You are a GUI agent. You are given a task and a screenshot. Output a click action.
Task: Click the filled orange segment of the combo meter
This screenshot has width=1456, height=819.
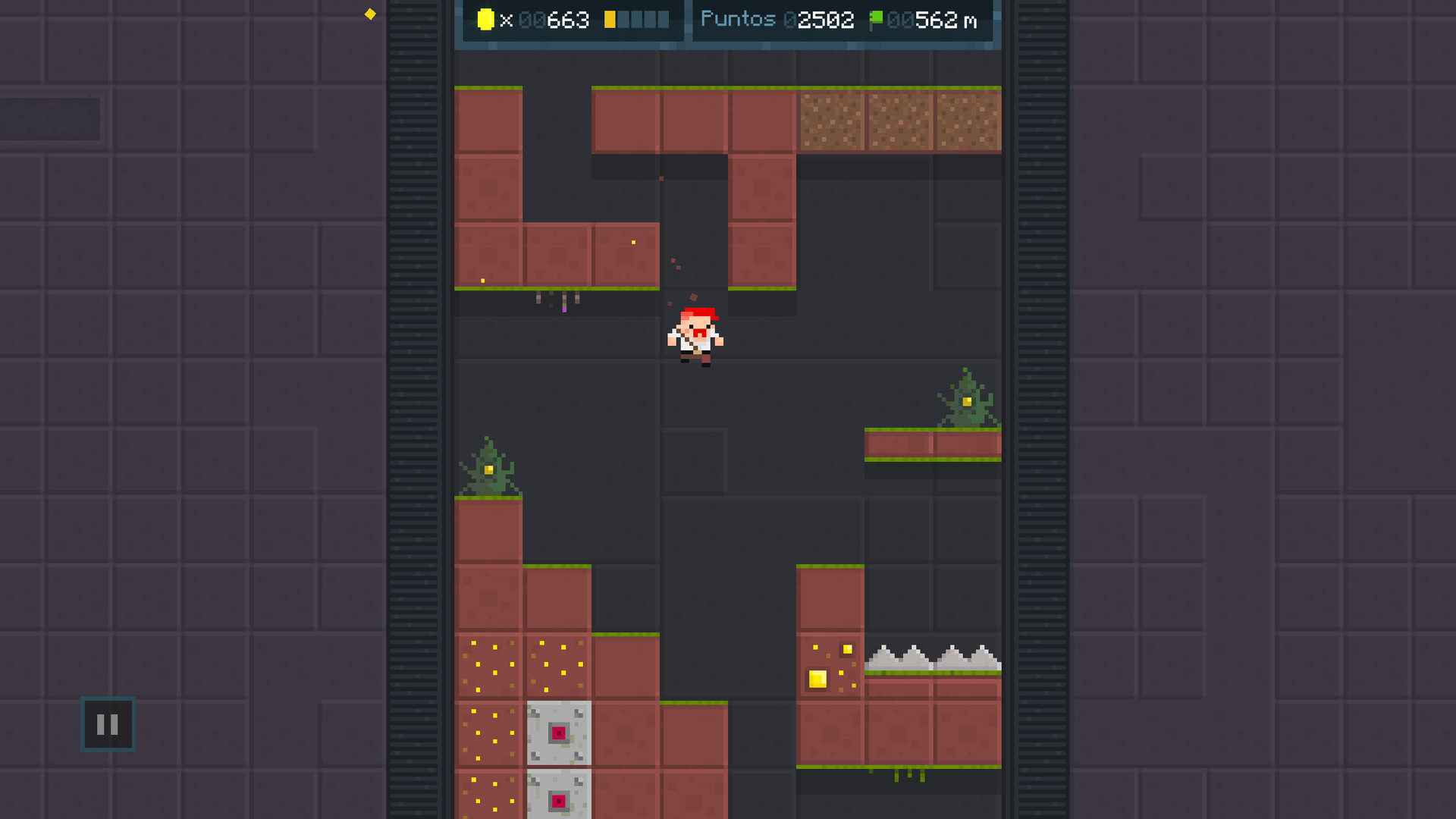pyautogui.click(x=610, y=20)
